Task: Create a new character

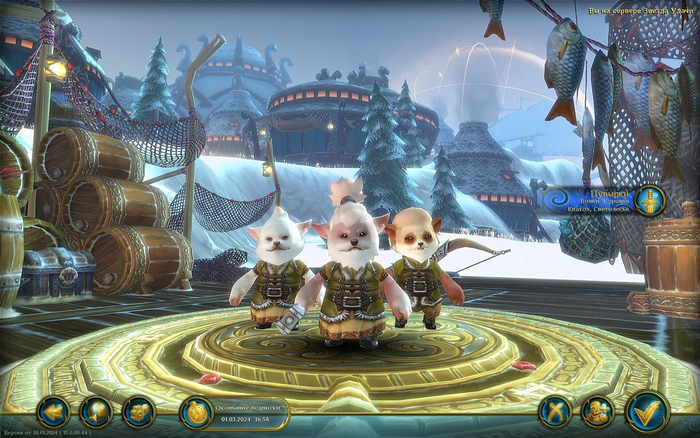Action: (598, 411)
